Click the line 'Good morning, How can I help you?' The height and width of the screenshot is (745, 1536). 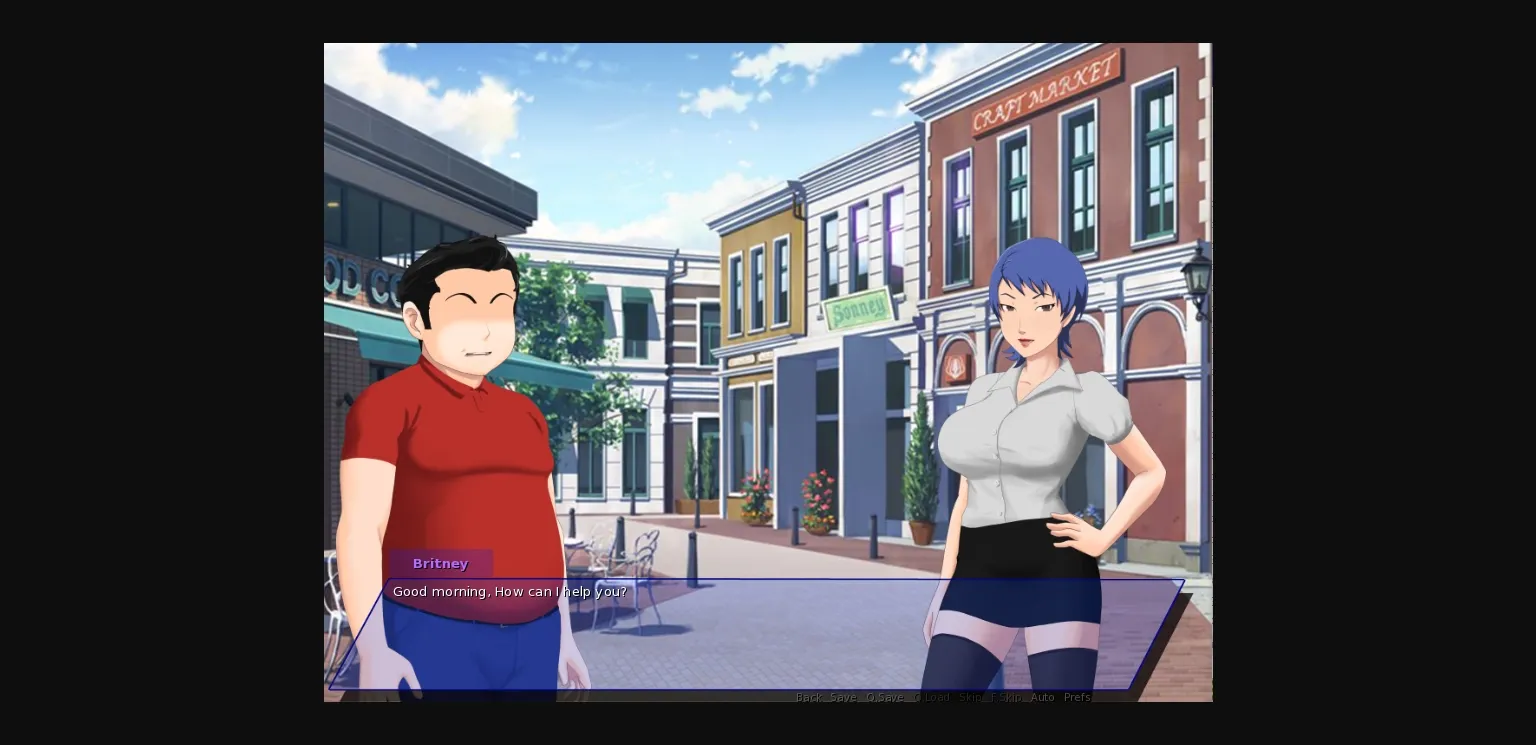(x=510, y=591)
